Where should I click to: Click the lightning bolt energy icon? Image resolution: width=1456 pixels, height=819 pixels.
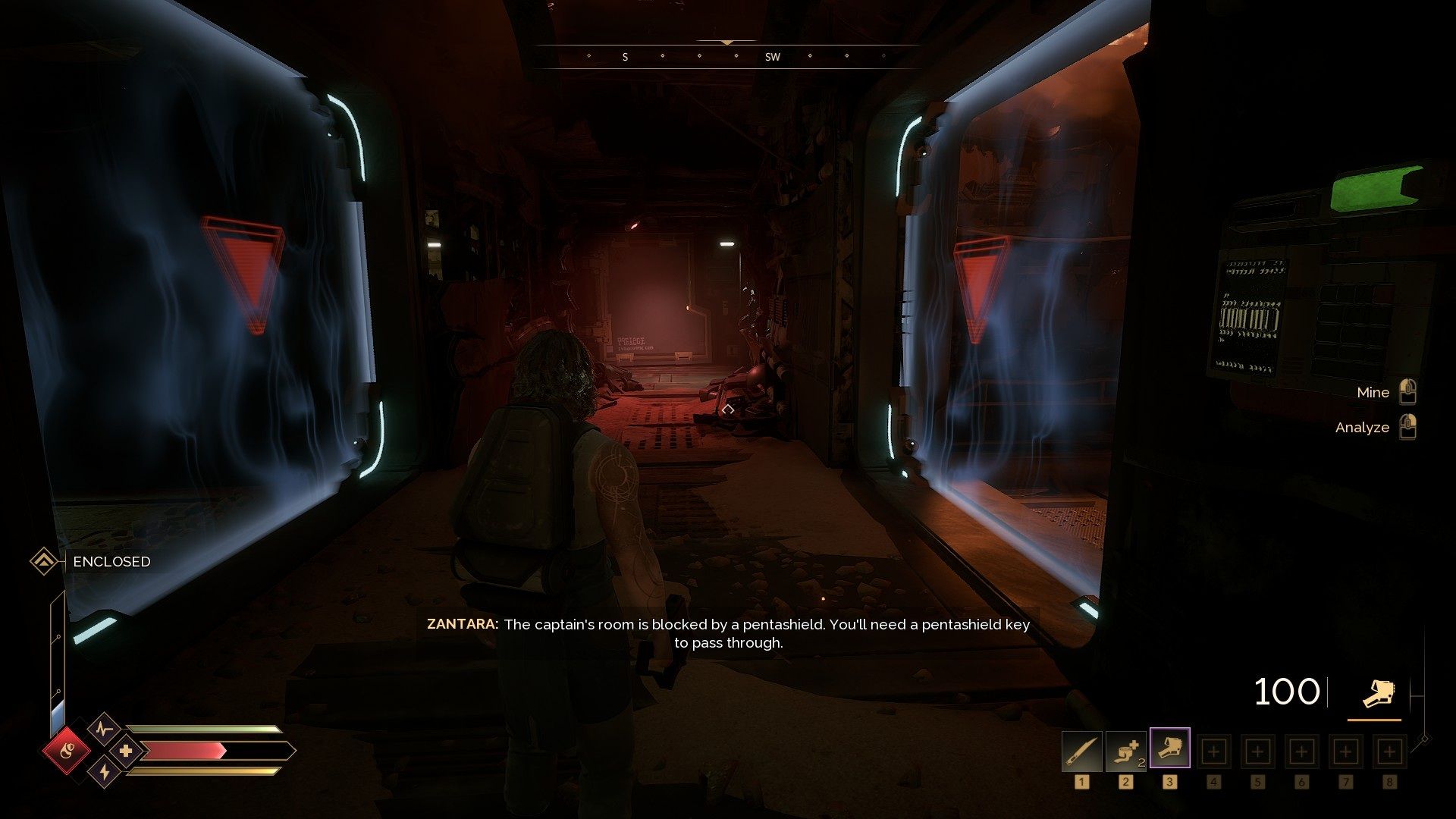(104, 773)
